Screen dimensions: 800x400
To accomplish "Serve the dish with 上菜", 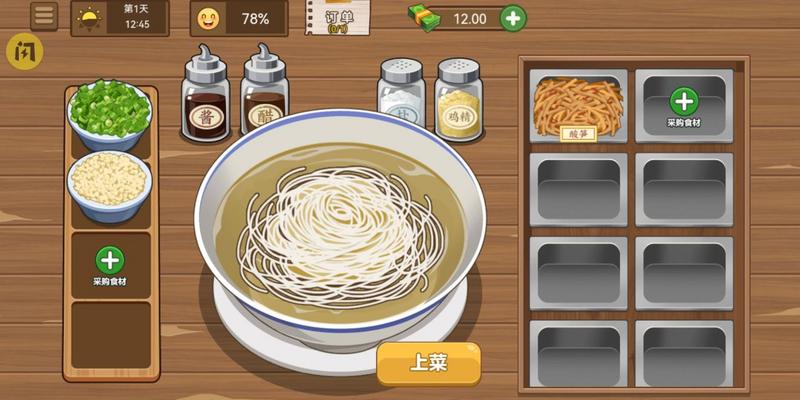I will [x=428, y=362].
